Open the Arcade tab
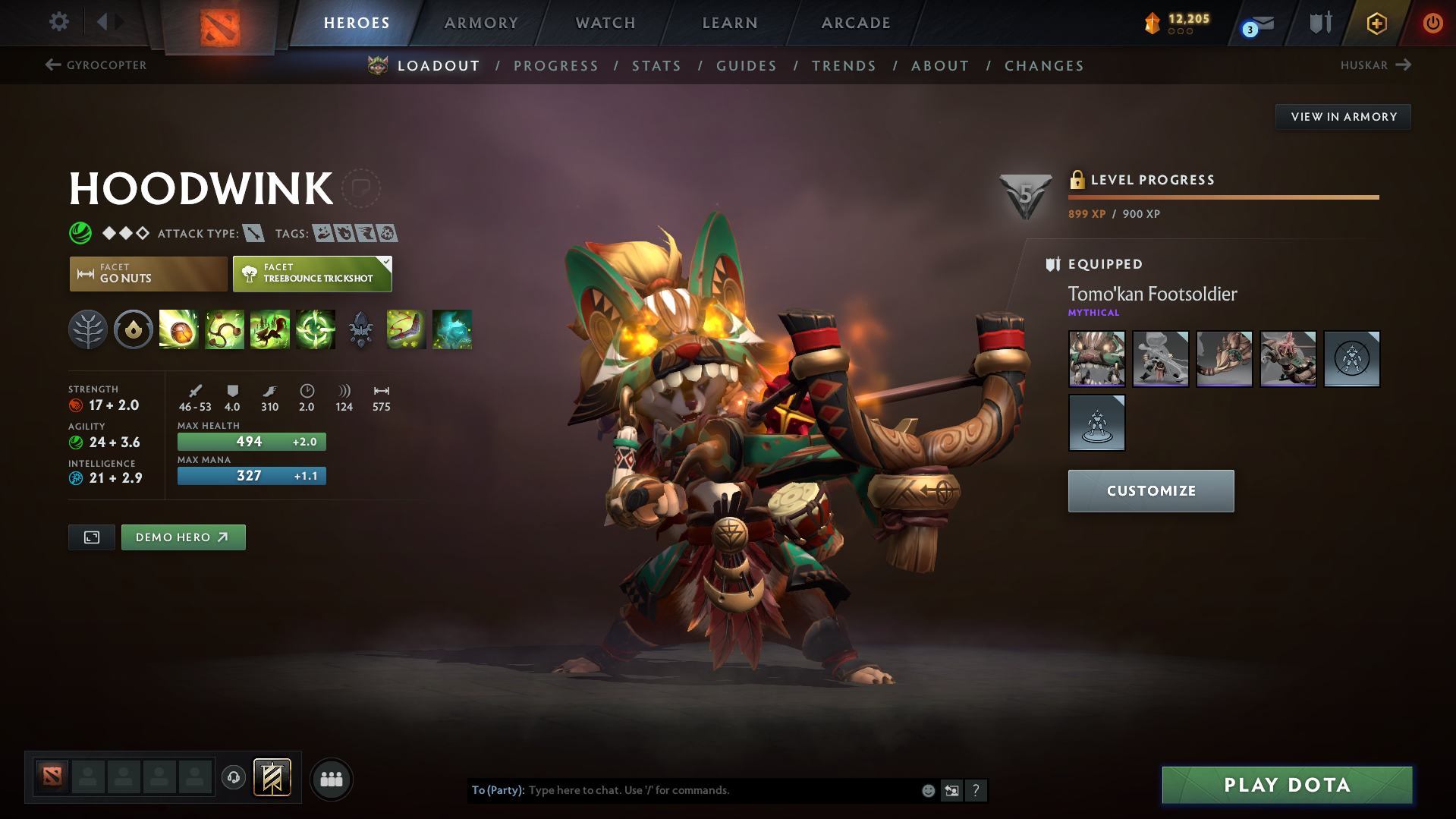The width and height of the screenshot is (1456, 819). [856, 23]
